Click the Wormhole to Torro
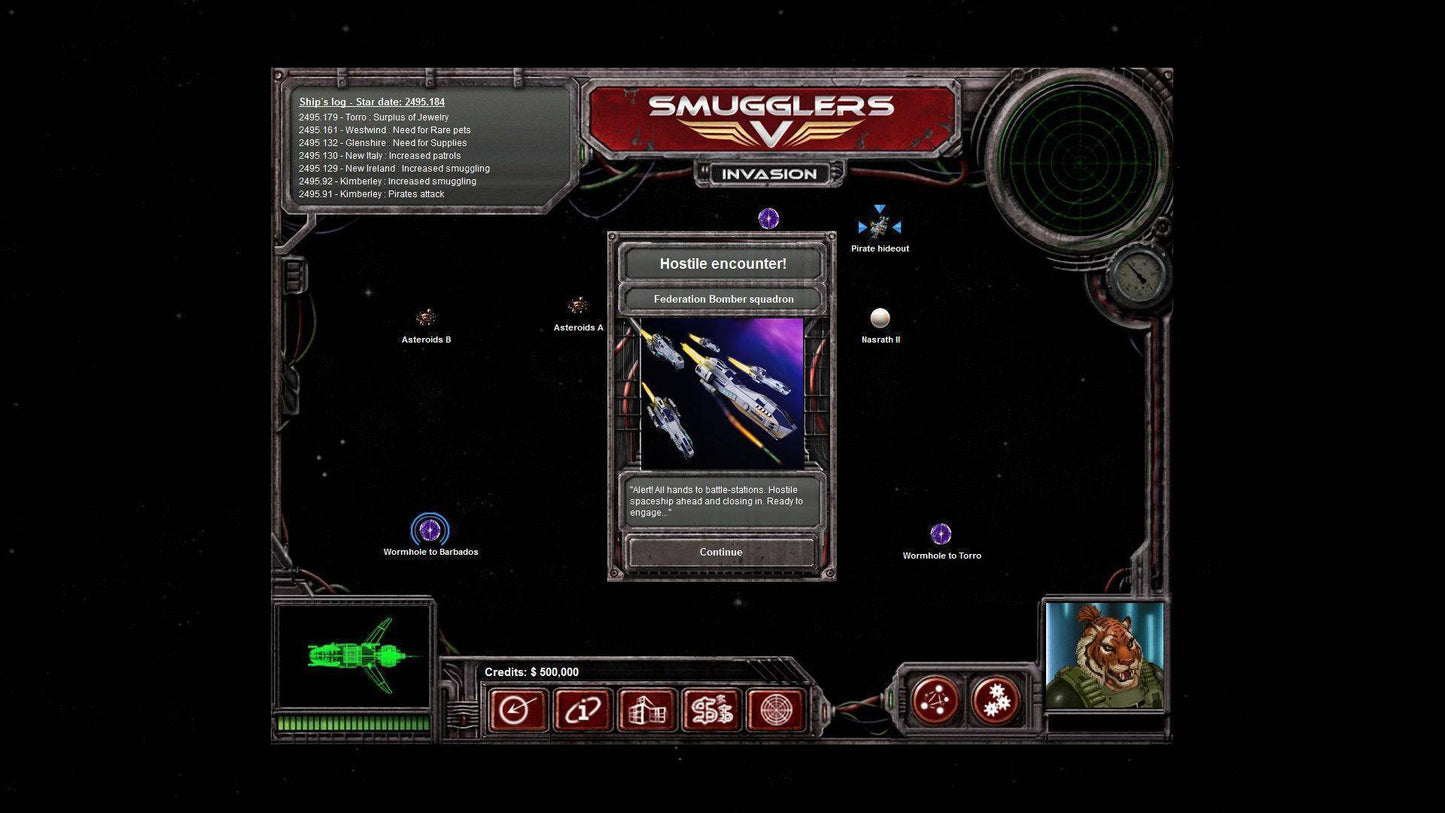 939,533
